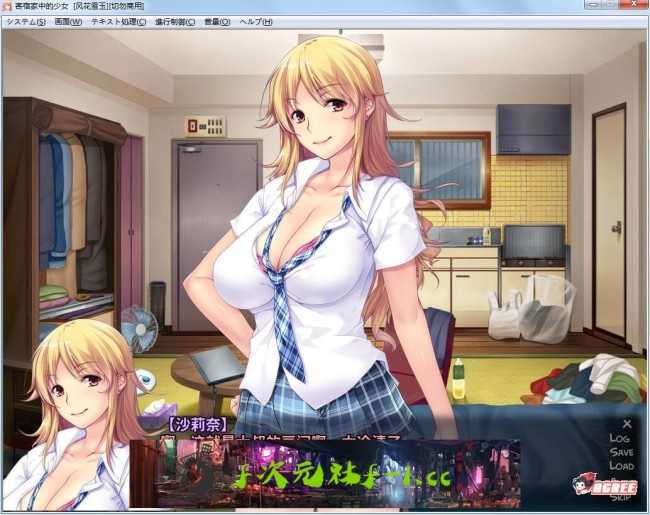Open the ヘルプ menu

(255, 21)
